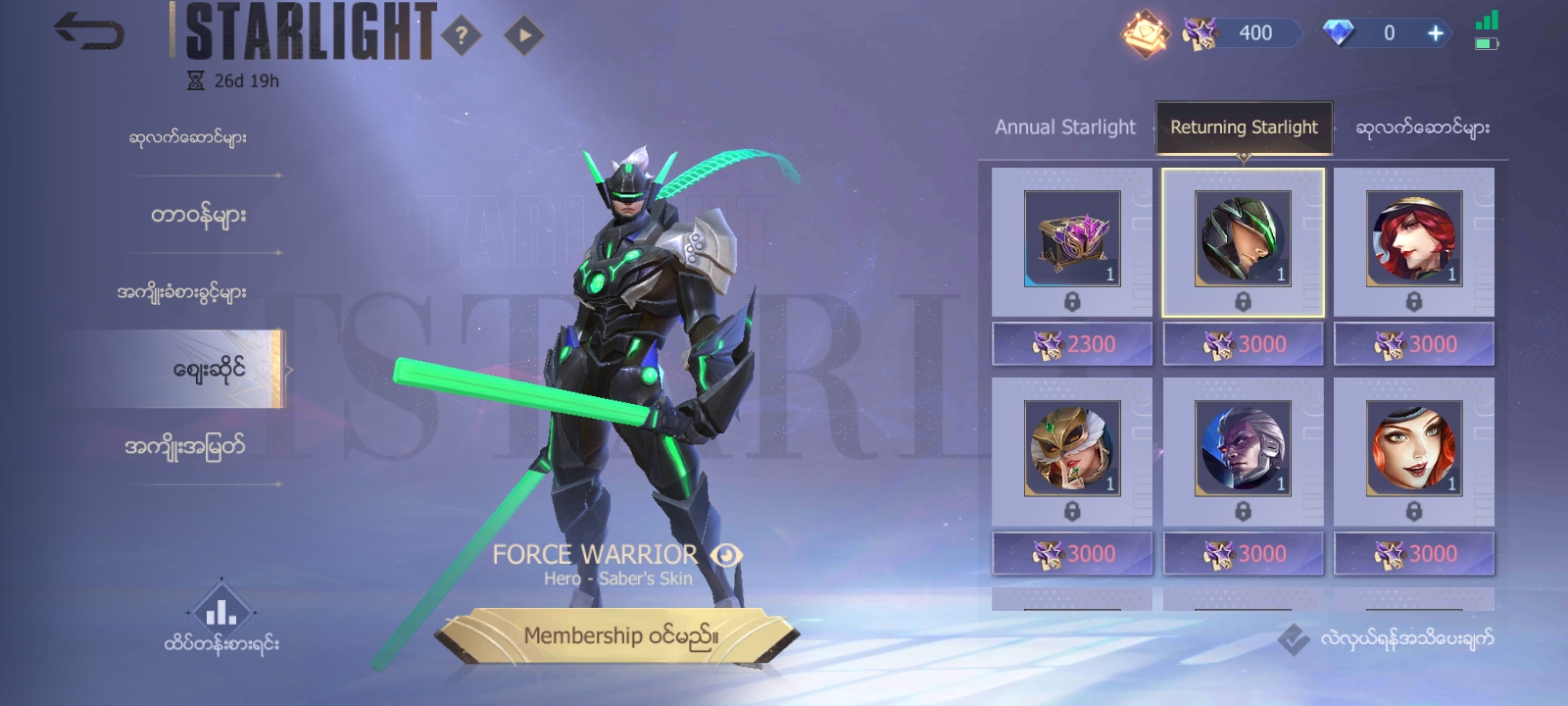Tap the Membership ဝင်မည် button
Viewport: 1568px width, 706px height.
click(619, 636)
